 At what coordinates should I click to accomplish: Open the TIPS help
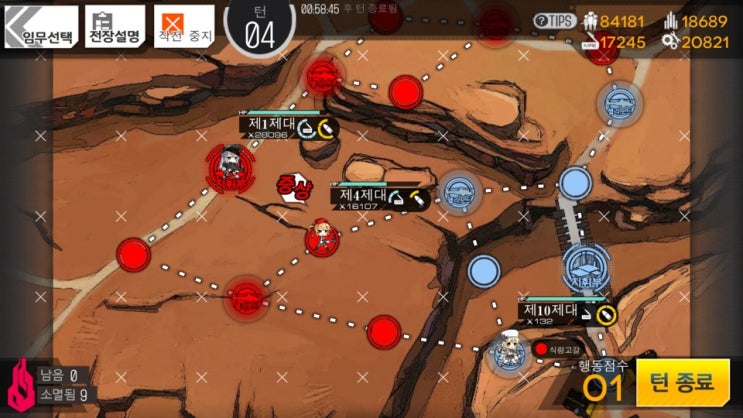pos(555,20)
